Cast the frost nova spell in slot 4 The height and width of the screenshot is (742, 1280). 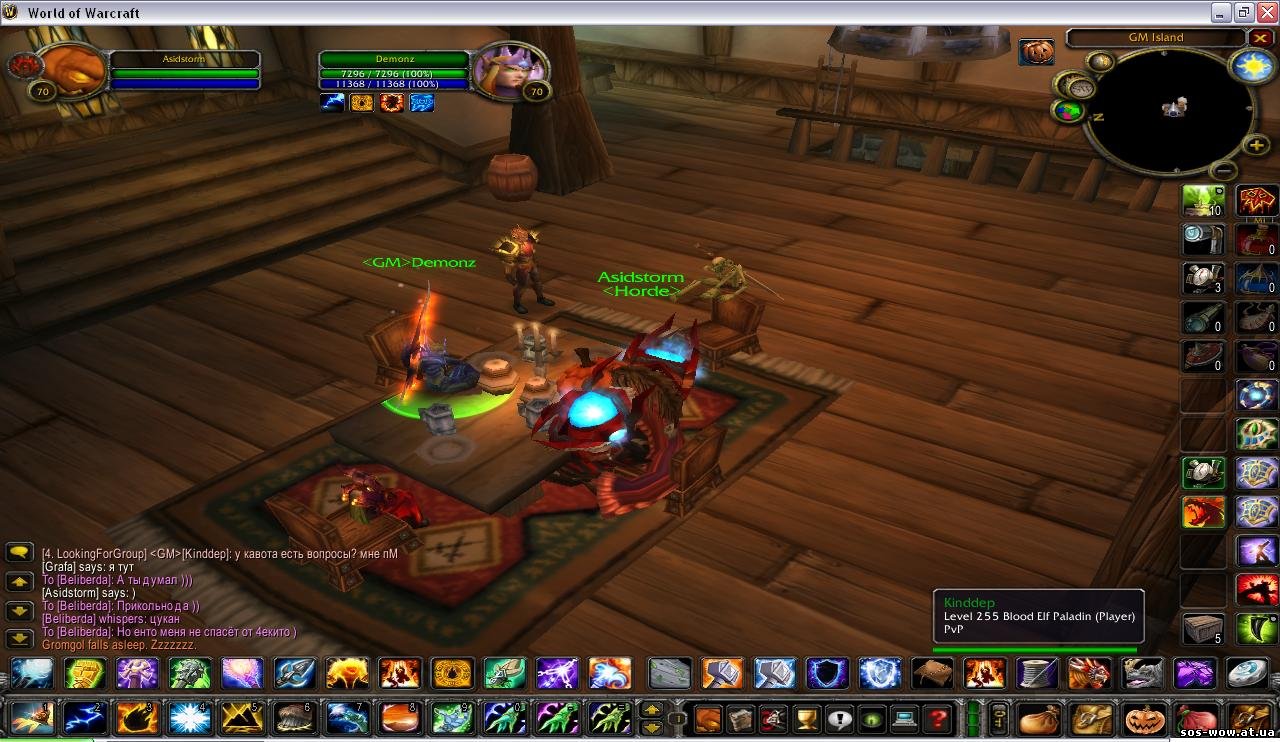tap(188, 718)
